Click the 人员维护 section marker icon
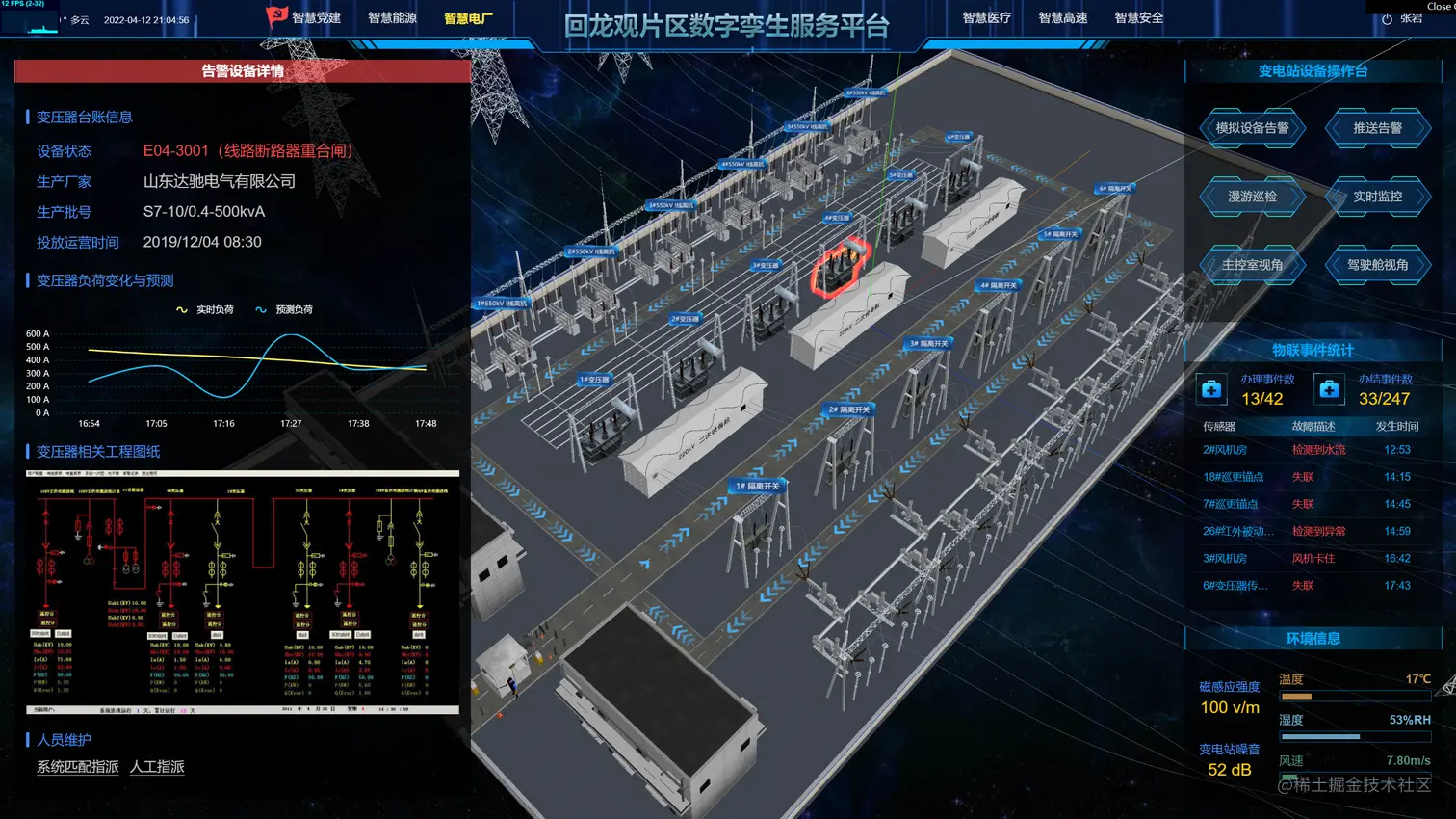The image size is (1456, 819). click(27, 739)
